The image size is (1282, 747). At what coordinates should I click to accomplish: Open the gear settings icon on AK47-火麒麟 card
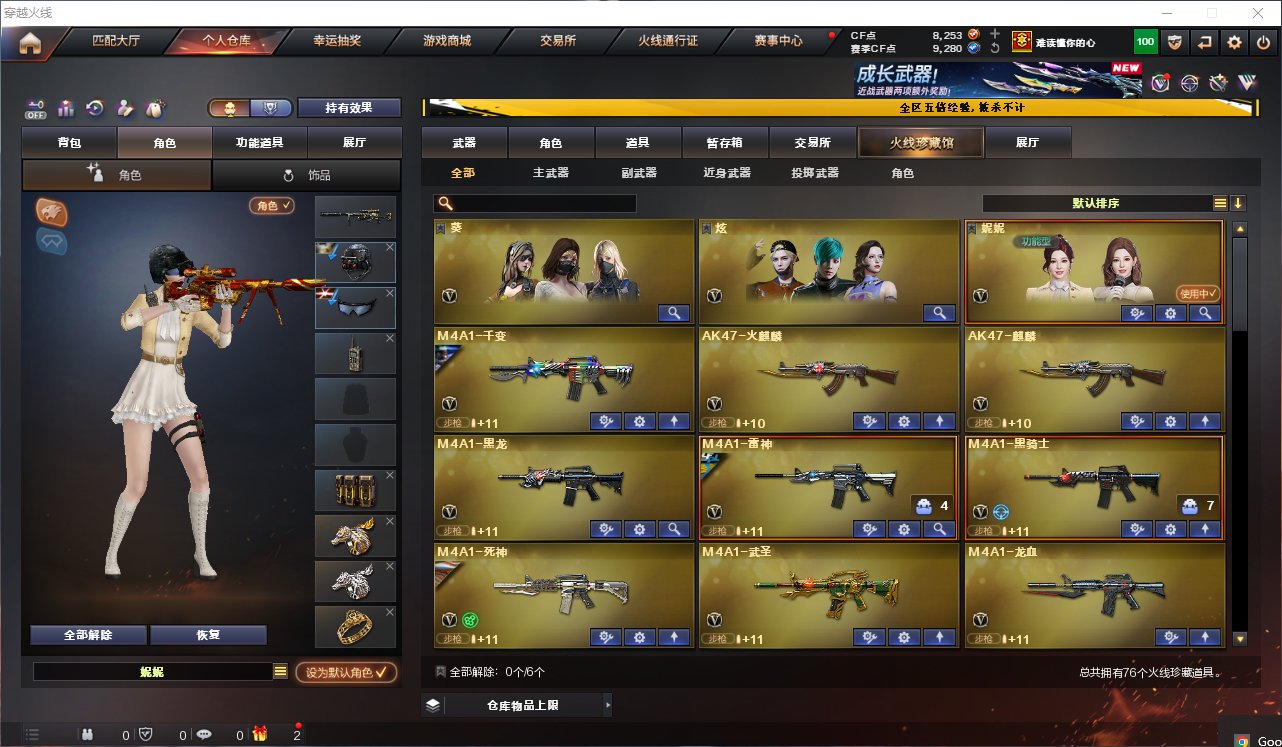pos(904,421)
